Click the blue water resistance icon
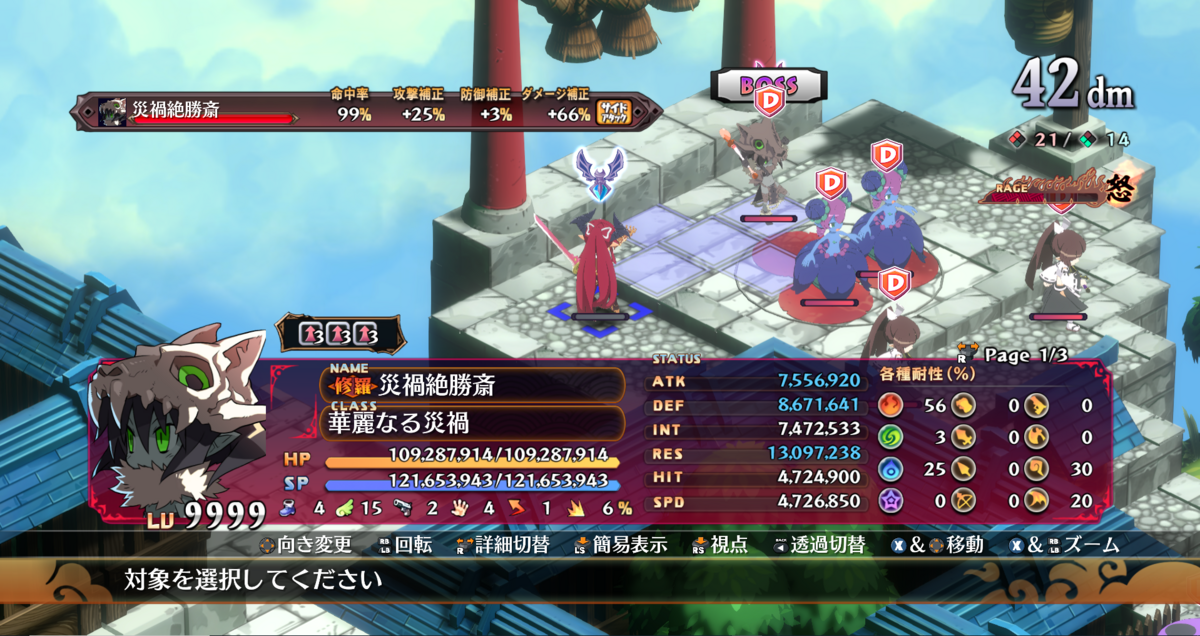 pos(891,469)
